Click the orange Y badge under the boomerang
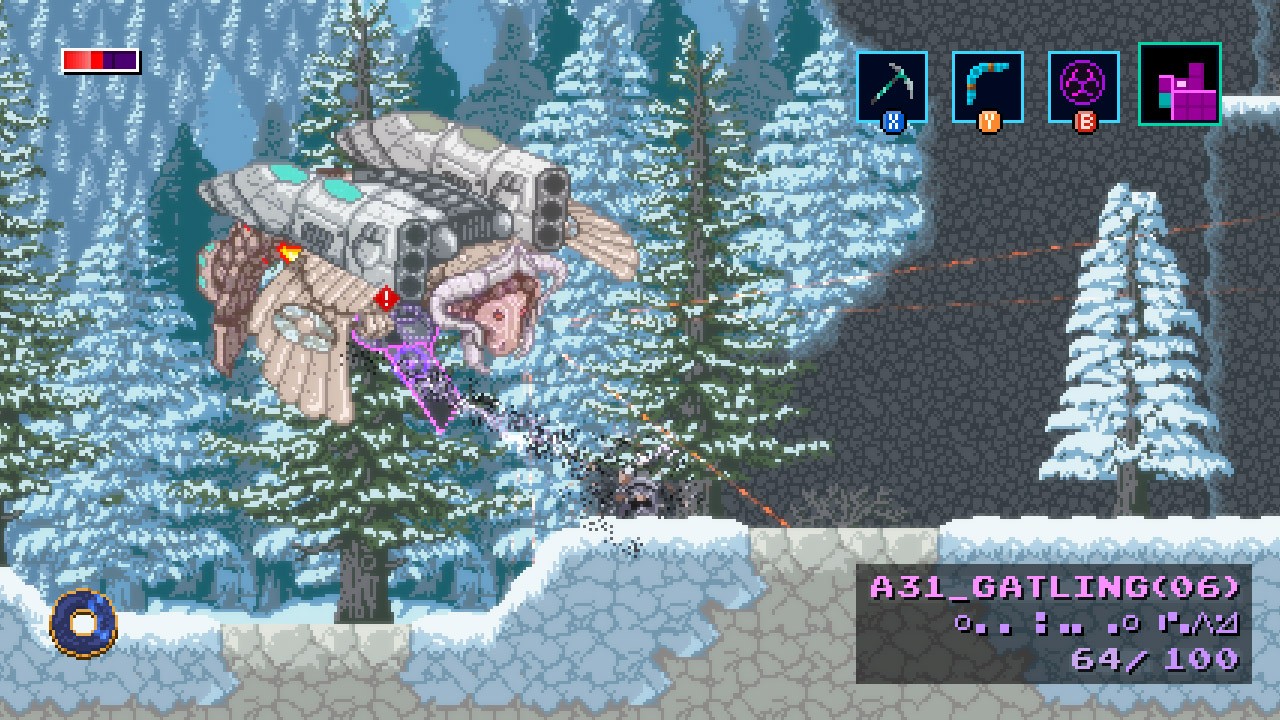The image size is (1280, 720). click(x=991, y=120)
